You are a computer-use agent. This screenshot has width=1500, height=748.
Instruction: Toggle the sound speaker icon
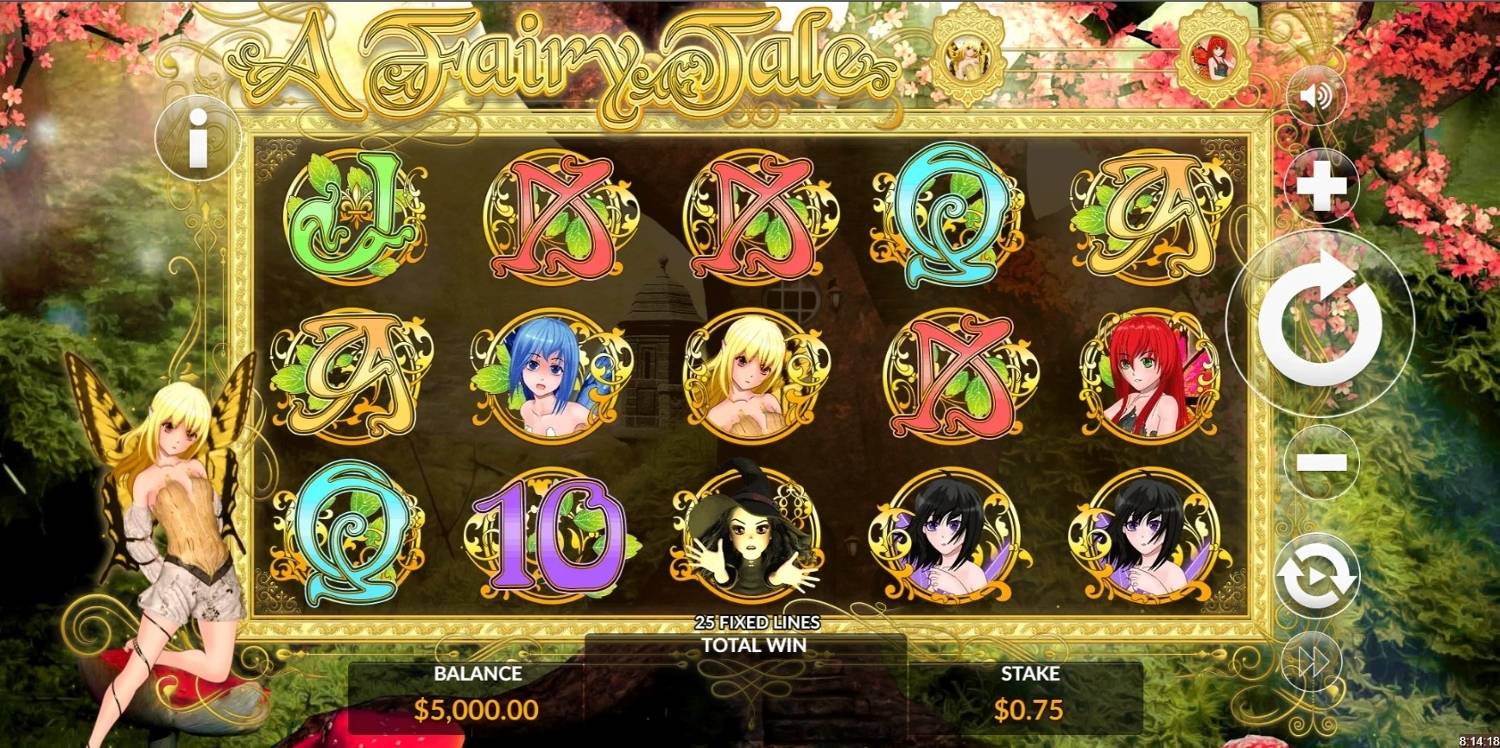pyautogui.click(x=1316, y=96)
